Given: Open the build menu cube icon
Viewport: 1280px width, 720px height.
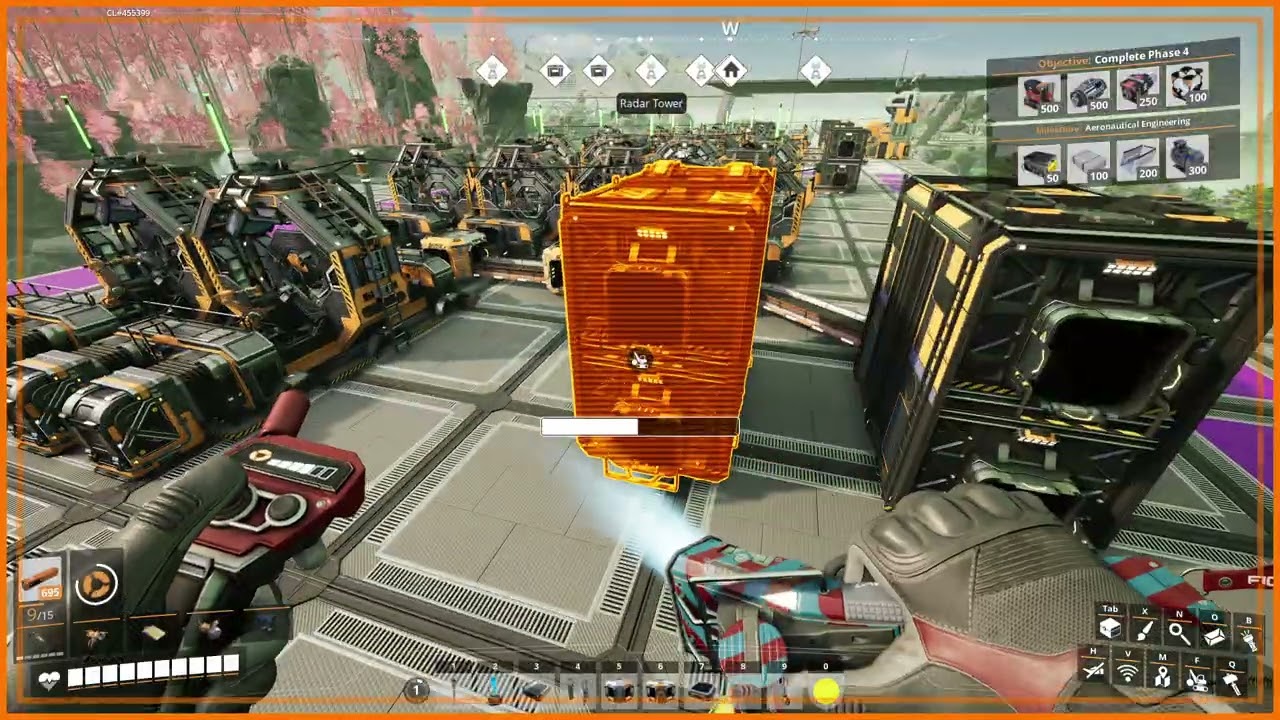Looking at the screenshot, I should 1110,630.
